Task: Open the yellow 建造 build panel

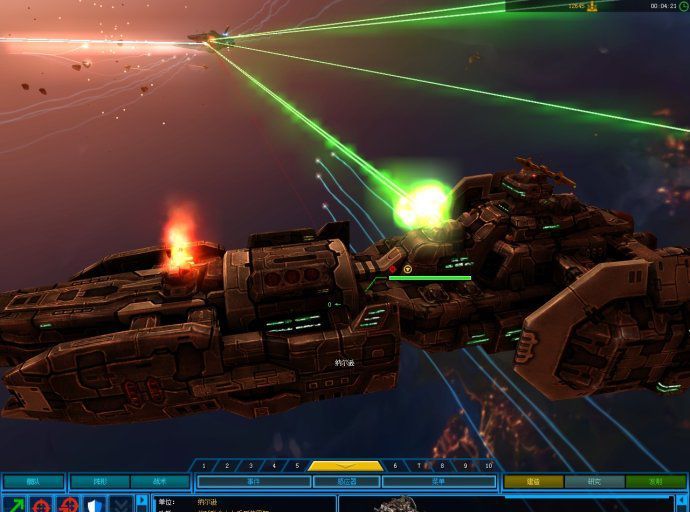Action: pyautogui.click(x=533, y=481)
